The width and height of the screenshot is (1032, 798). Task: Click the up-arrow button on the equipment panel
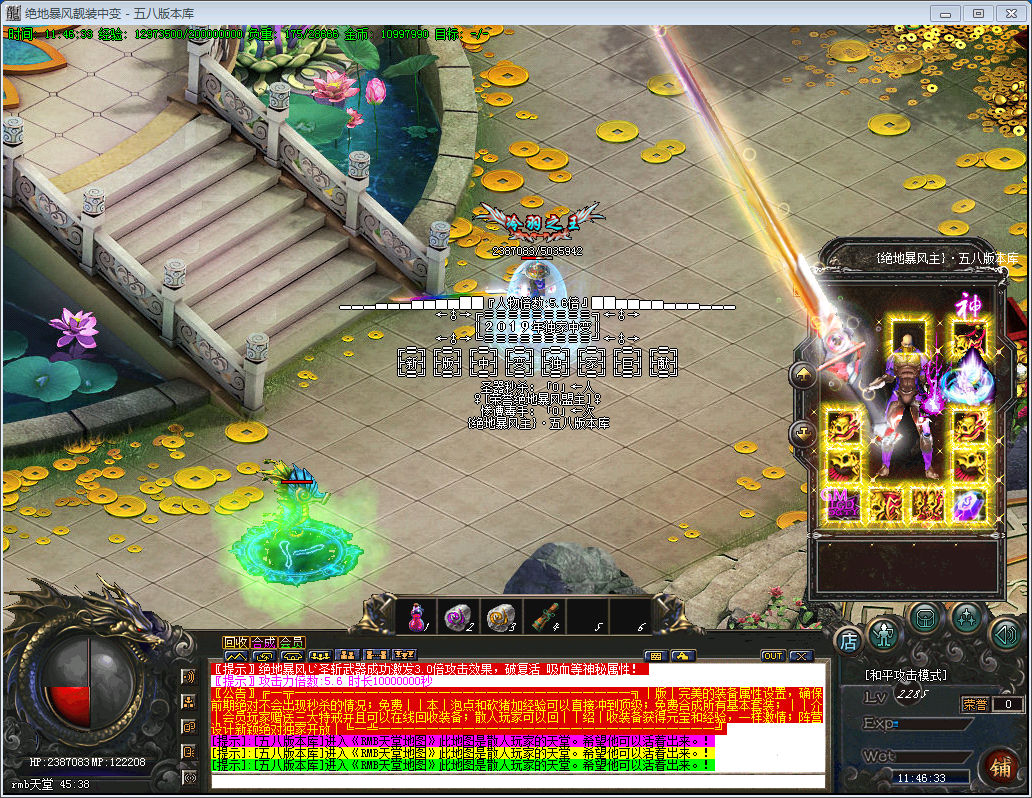(804, 376)
